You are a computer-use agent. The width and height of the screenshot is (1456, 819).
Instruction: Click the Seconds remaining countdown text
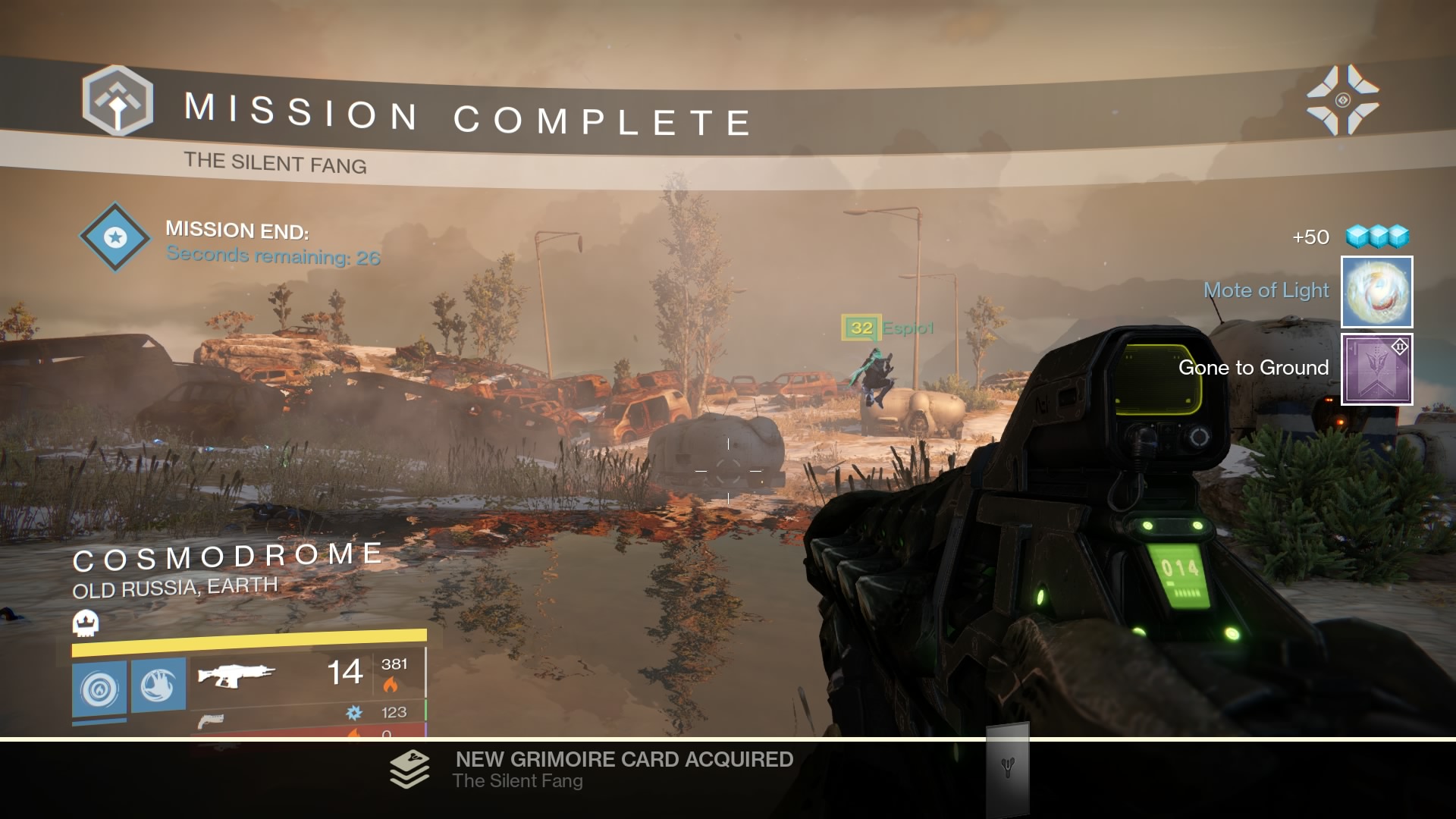coord(273,258)
